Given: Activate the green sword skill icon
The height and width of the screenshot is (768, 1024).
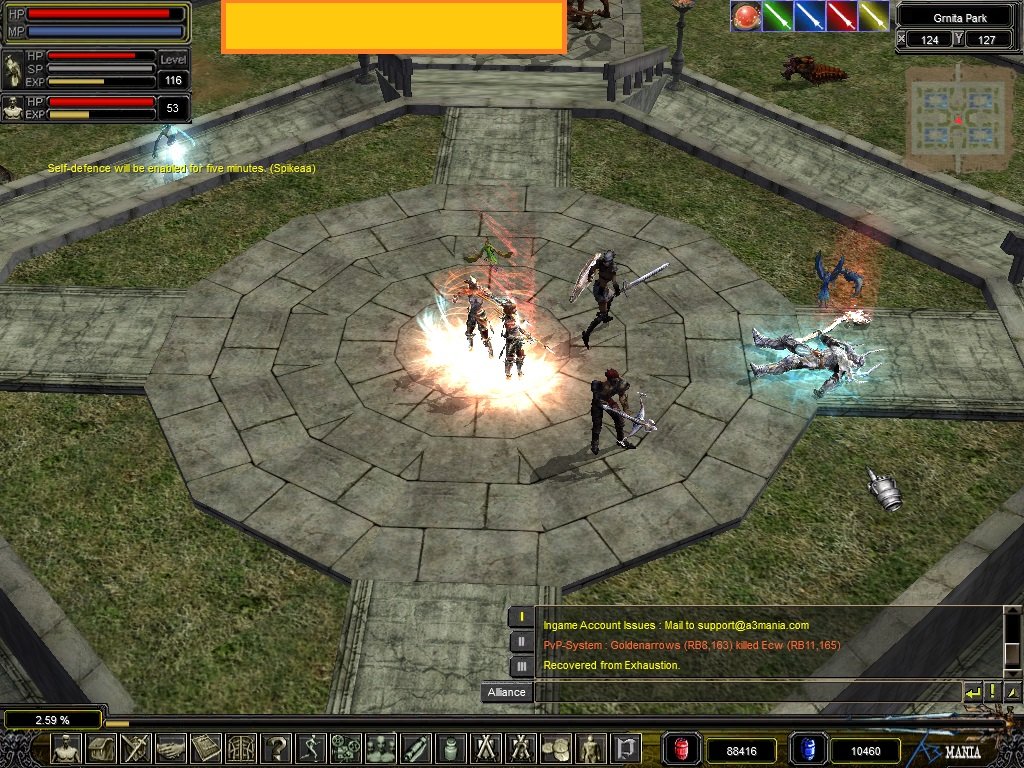Looking at the screenshot, I should coord(778,16).
